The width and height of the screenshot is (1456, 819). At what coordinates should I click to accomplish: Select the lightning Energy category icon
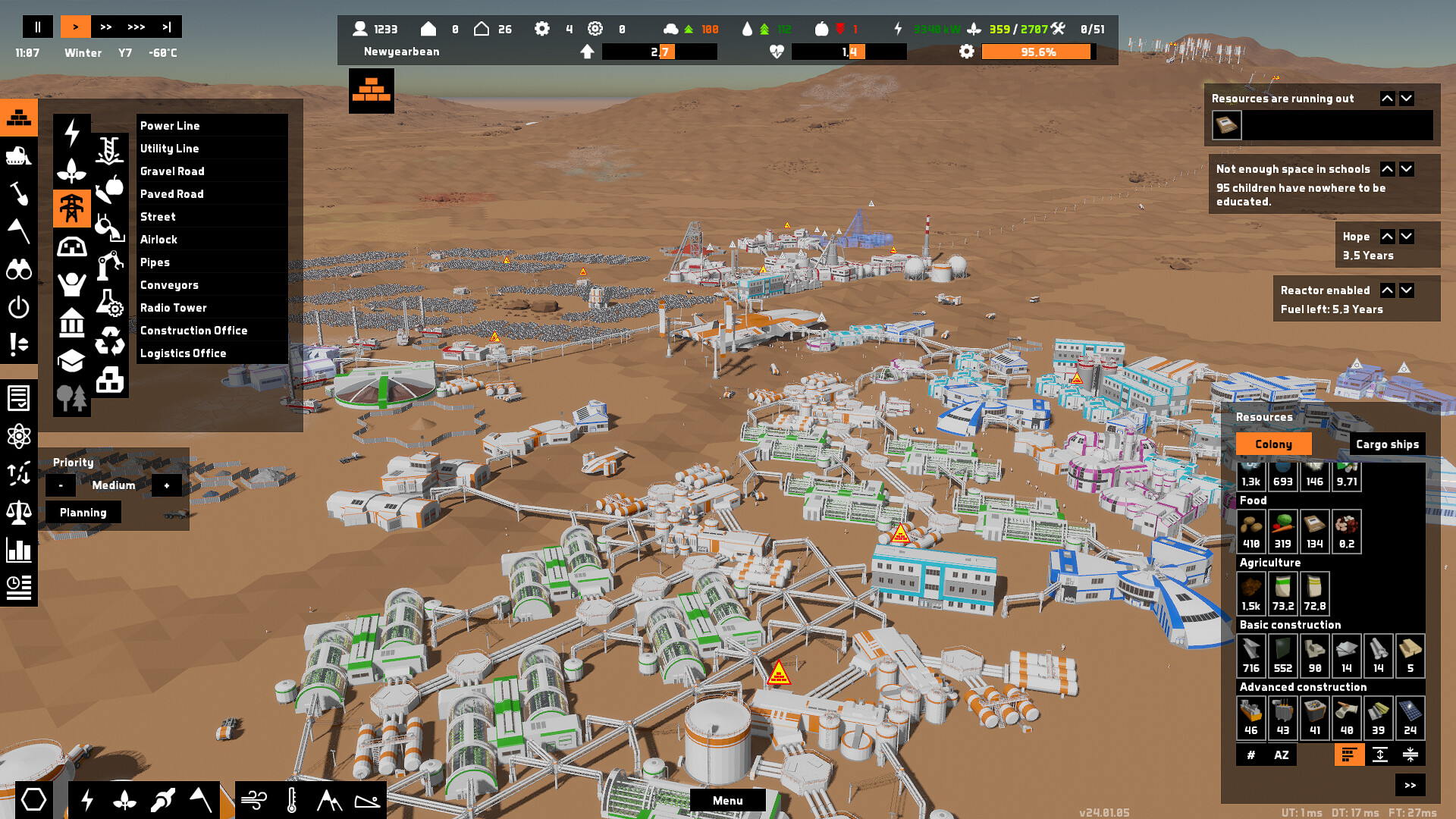(72, 130)
